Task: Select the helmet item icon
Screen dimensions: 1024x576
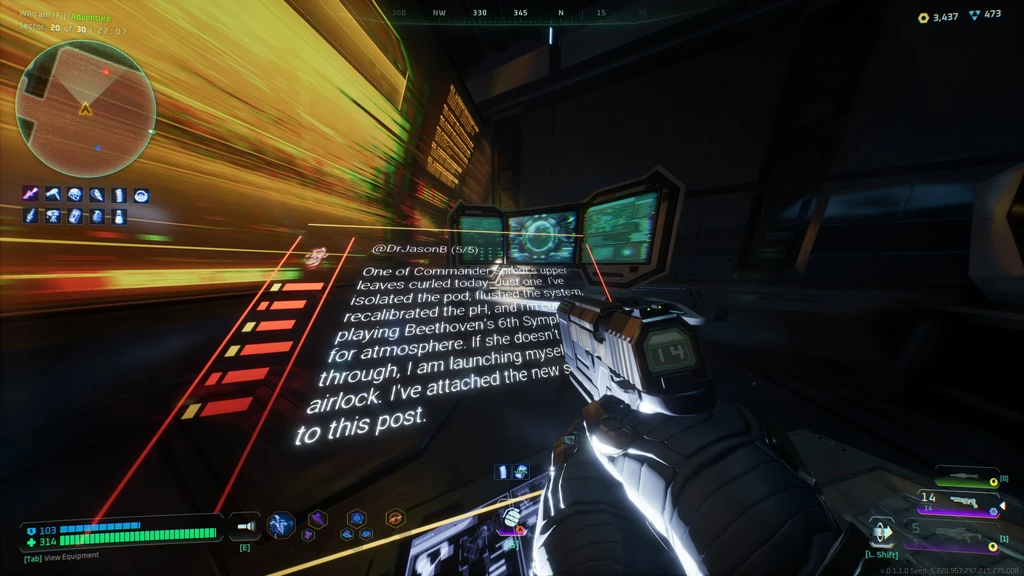Action: 75,195
